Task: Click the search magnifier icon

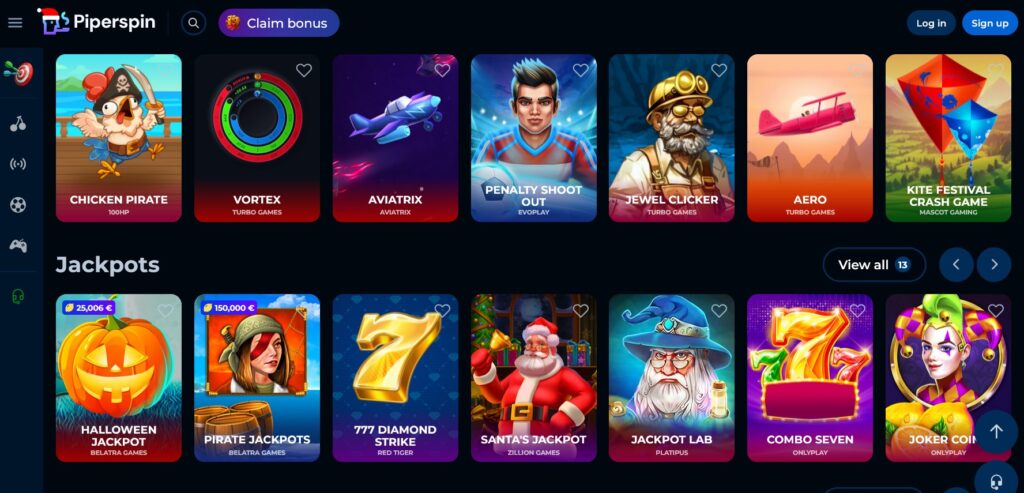Action: (194, 23)
